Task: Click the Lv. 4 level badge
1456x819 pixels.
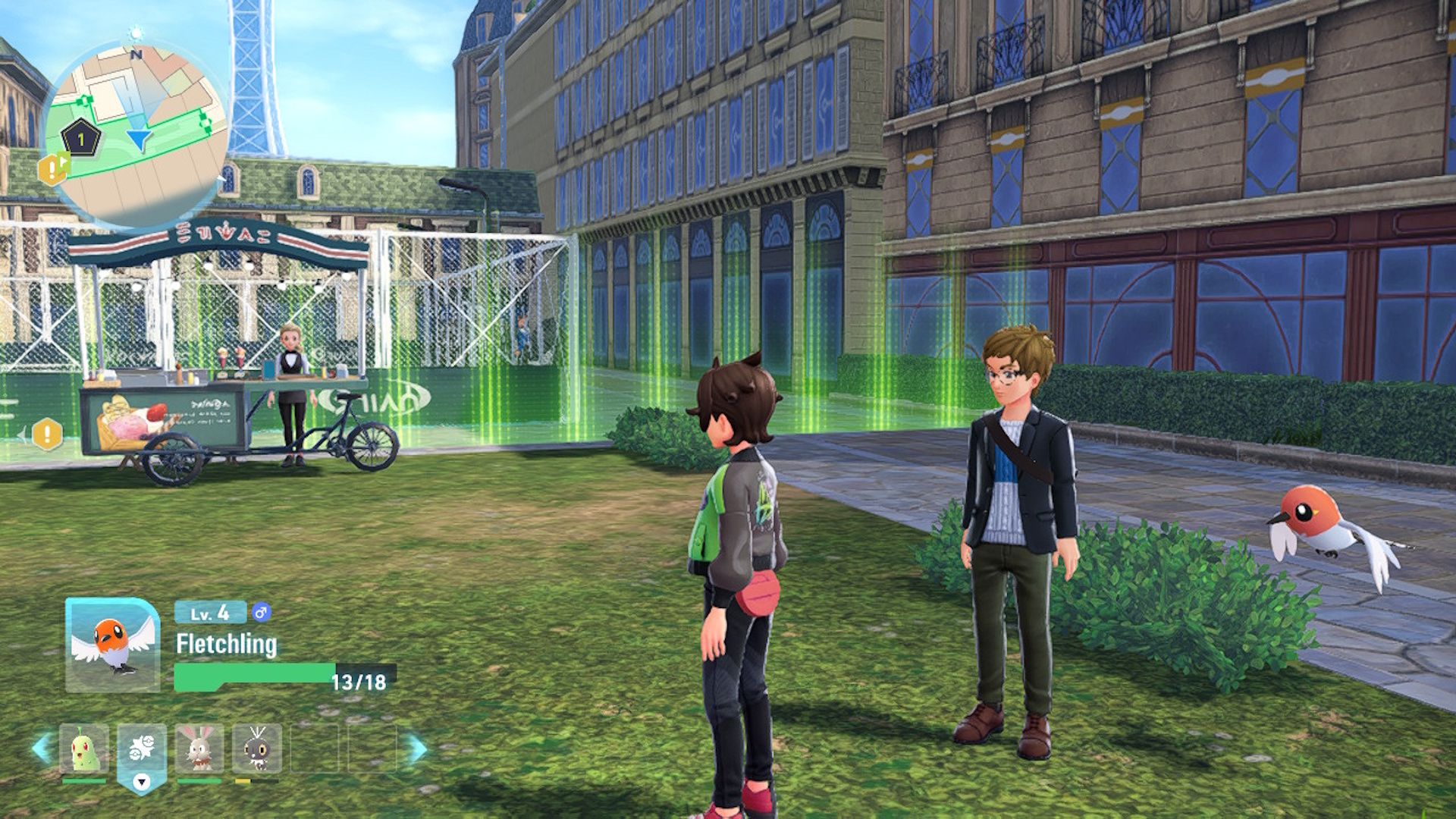Action: 211,612
